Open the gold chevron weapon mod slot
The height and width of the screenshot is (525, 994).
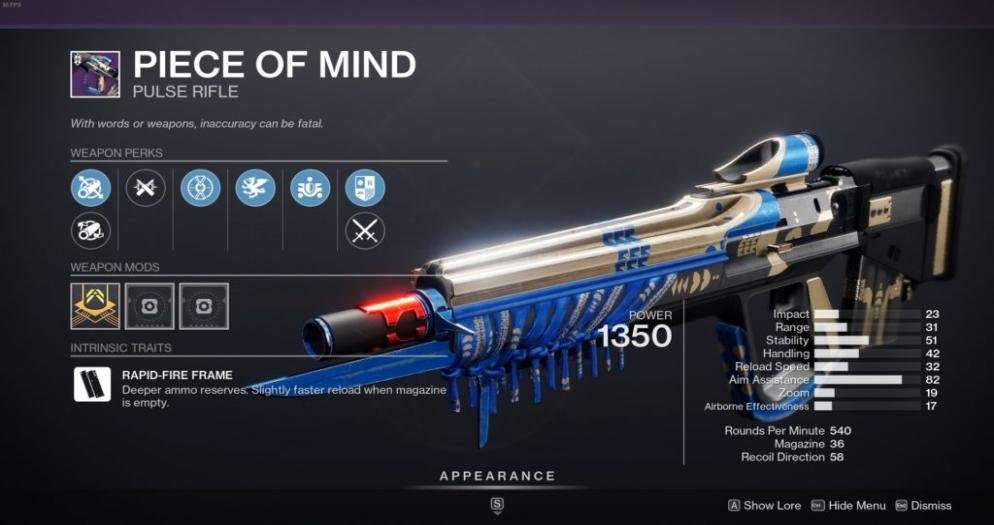(95, 306)
